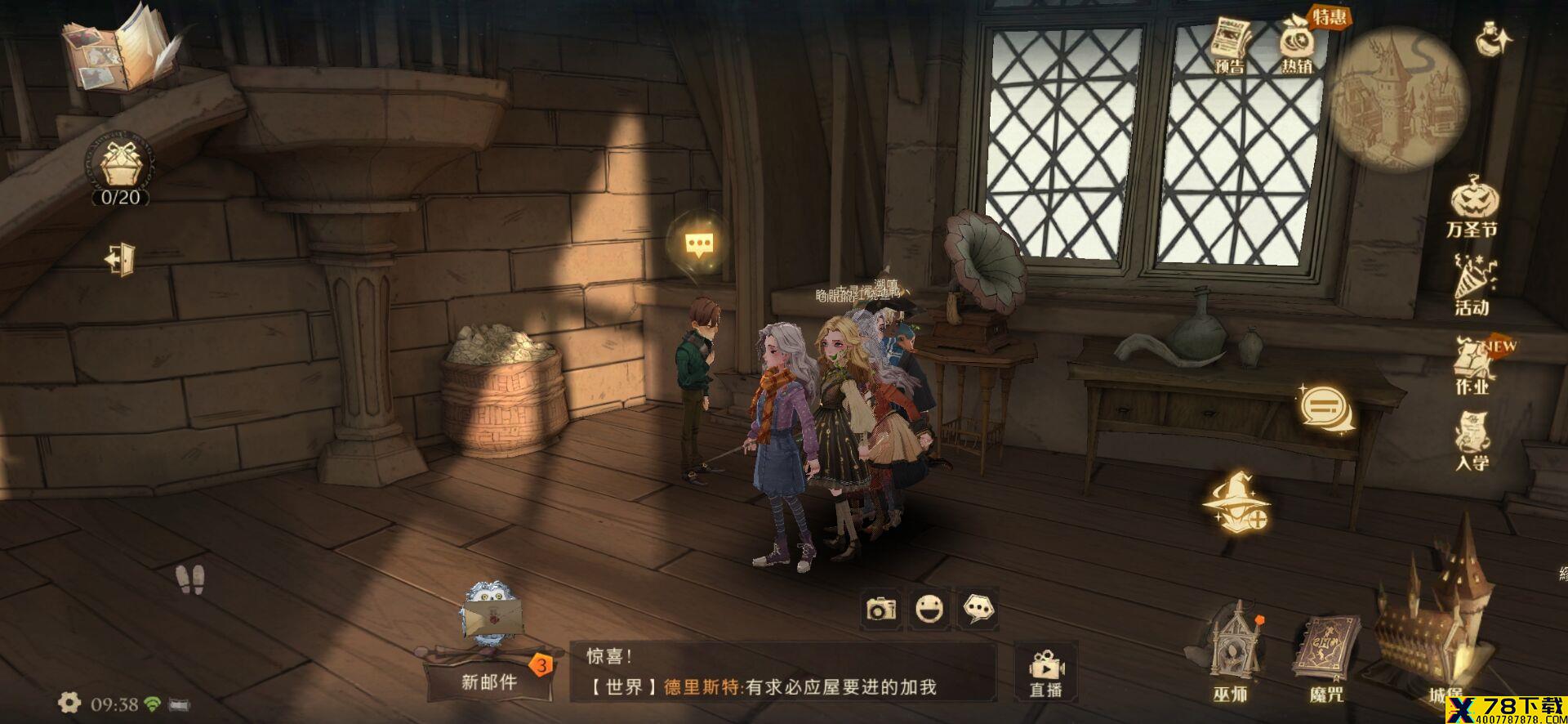Open the 万圣节 Halloween pumpkin event

(1472, 207)
